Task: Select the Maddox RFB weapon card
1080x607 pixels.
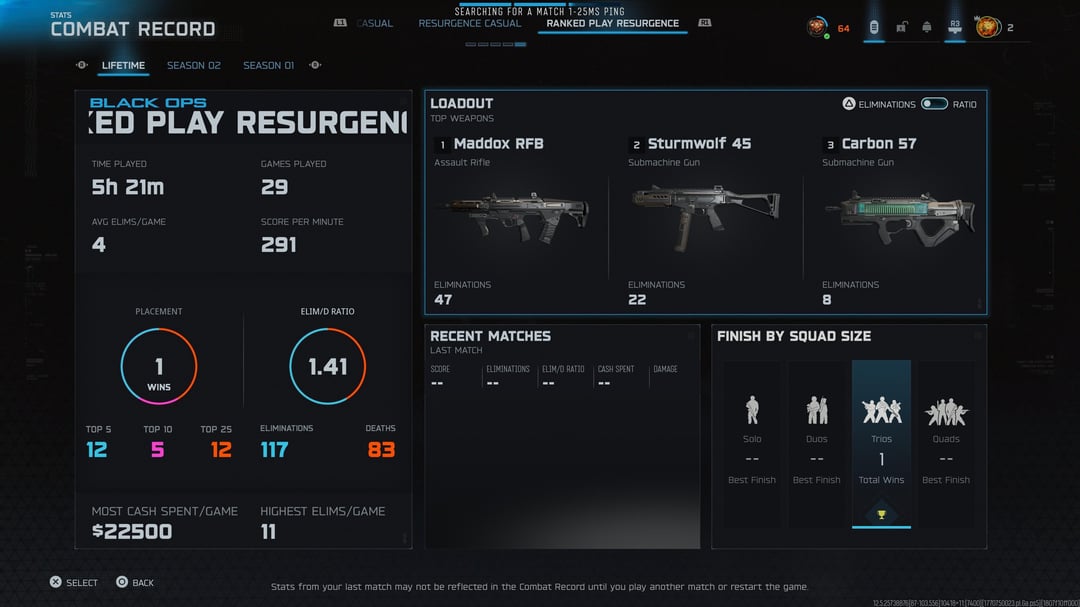Action: 511,218
